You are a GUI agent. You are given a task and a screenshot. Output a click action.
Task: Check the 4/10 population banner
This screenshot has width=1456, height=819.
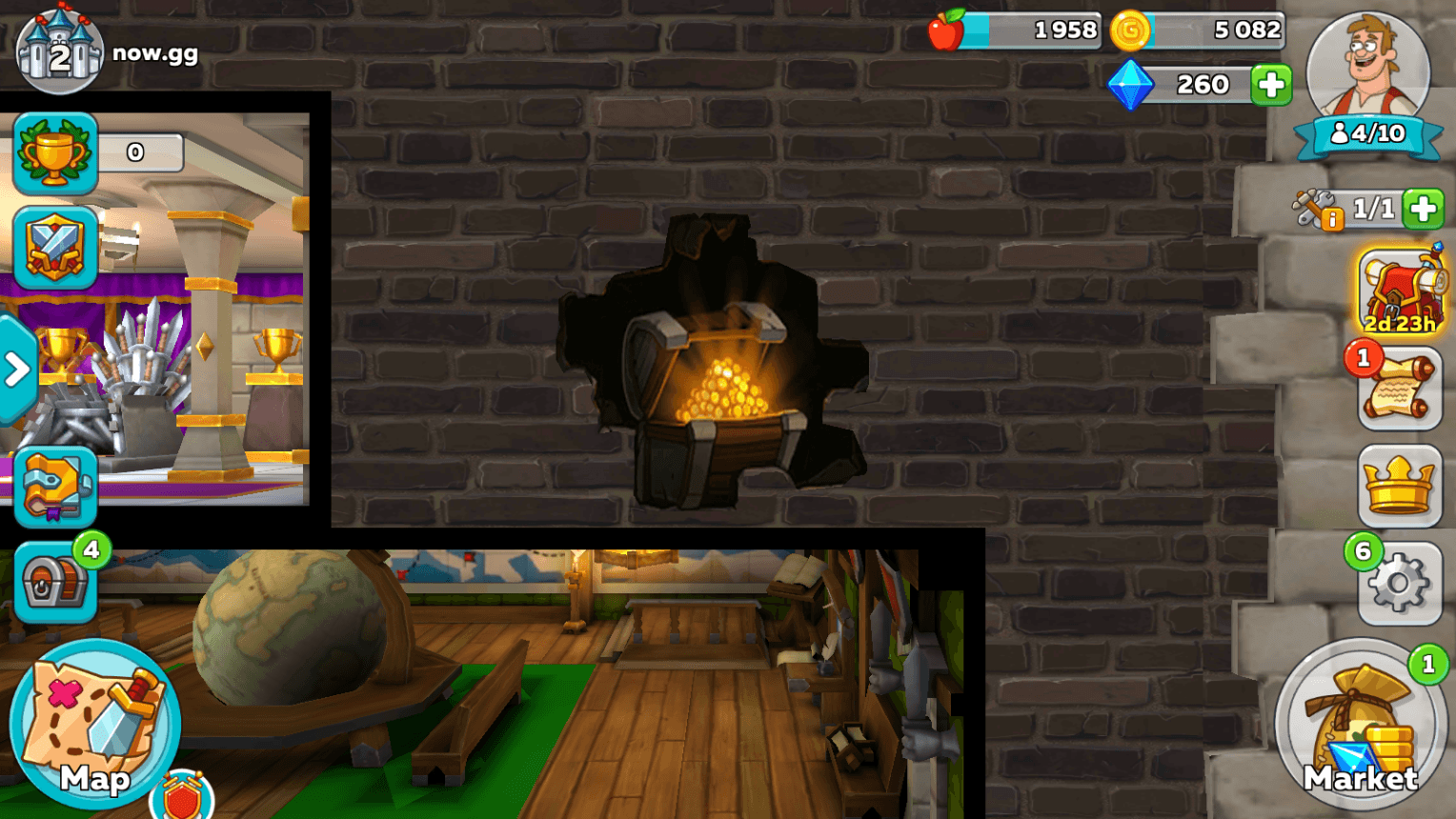pyautogui.click(x=1367, y=133)
